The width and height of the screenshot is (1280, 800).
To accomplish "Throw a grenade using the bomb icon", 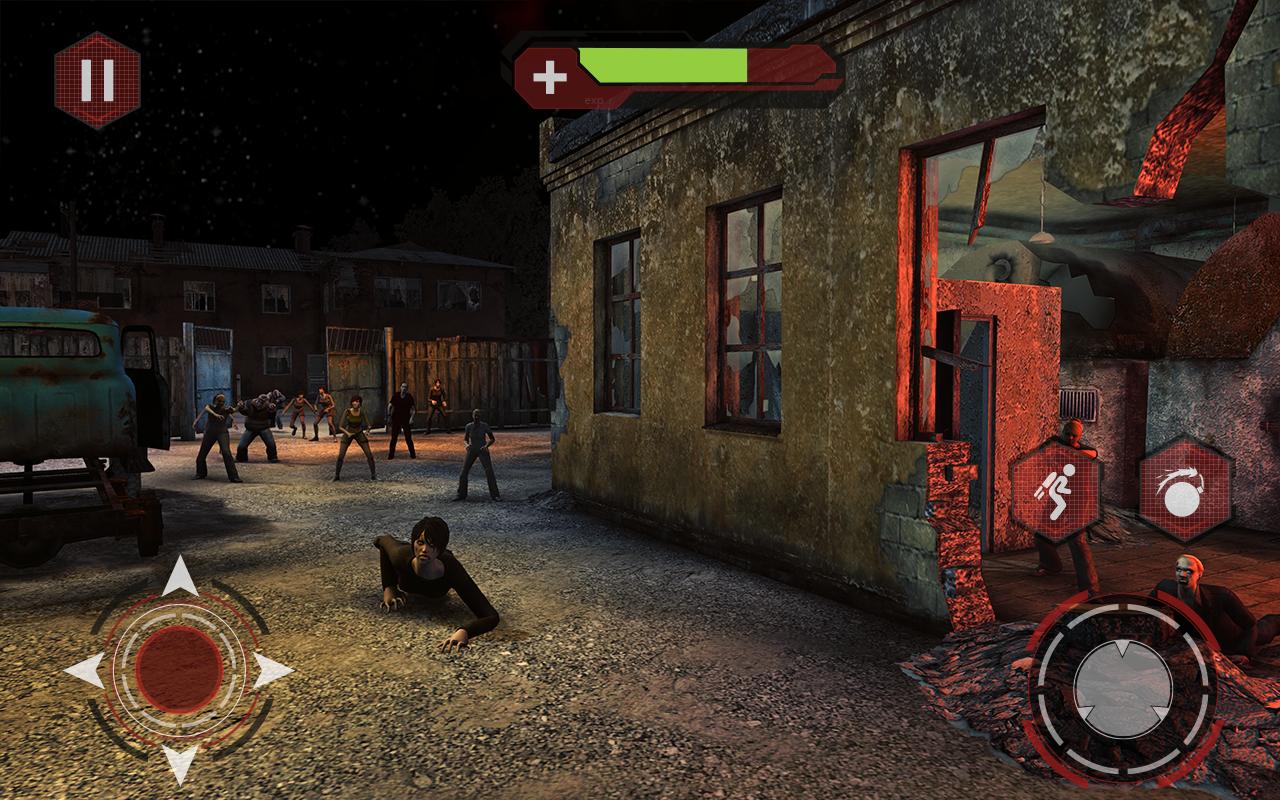I will click(x=1185, y=490).
